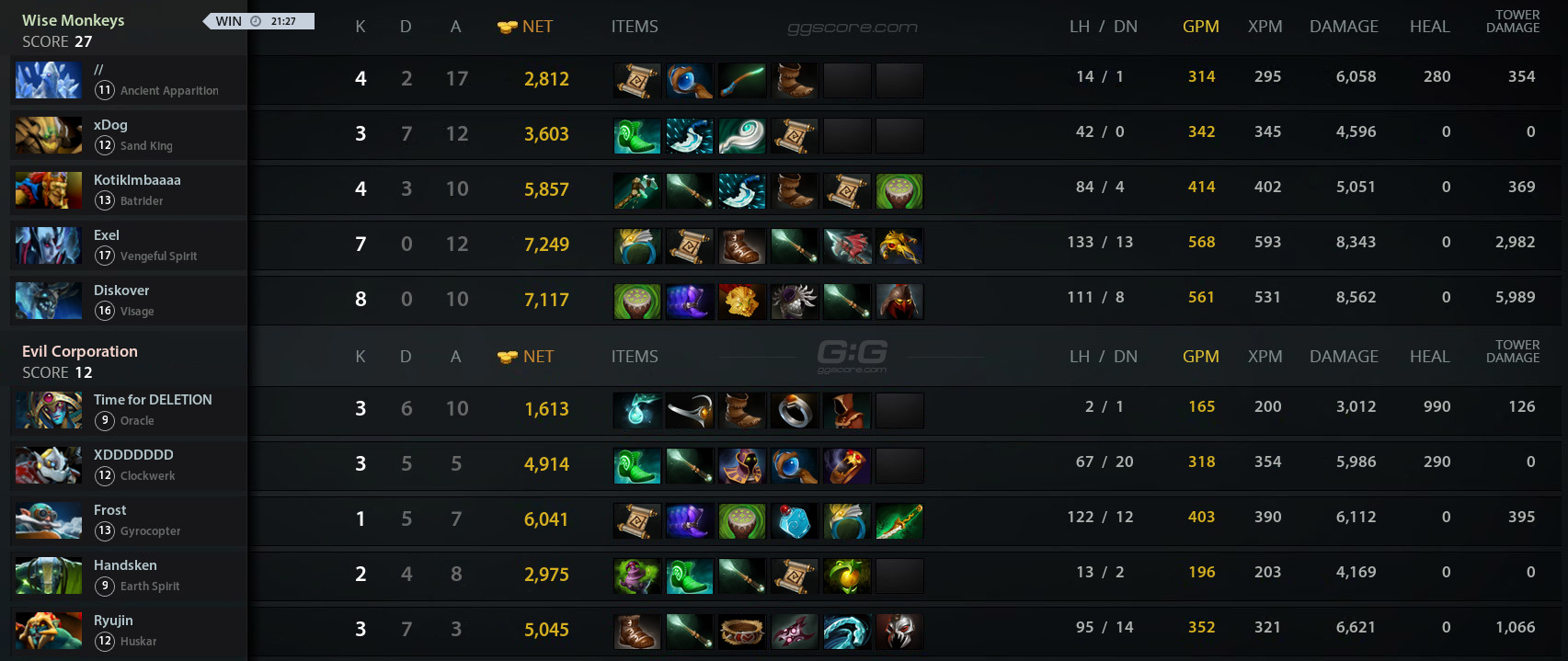Select the Ancient Apparition hero portrait
The width and height of the screenshot is (1568, 661).
click(x=49, y=81)
